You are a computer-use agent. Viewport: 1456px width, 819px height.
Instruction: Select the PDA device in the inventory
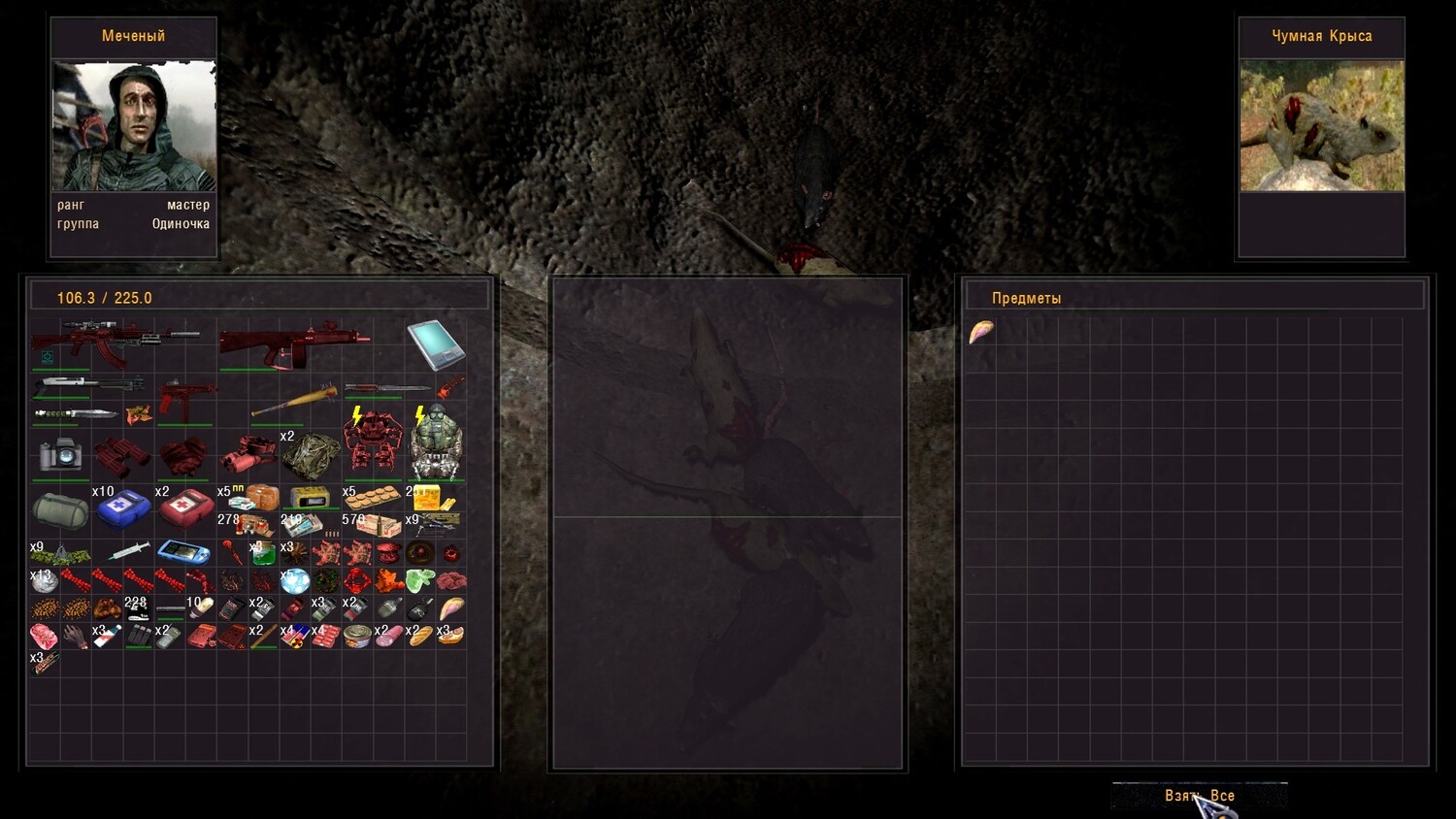[435, 344]
